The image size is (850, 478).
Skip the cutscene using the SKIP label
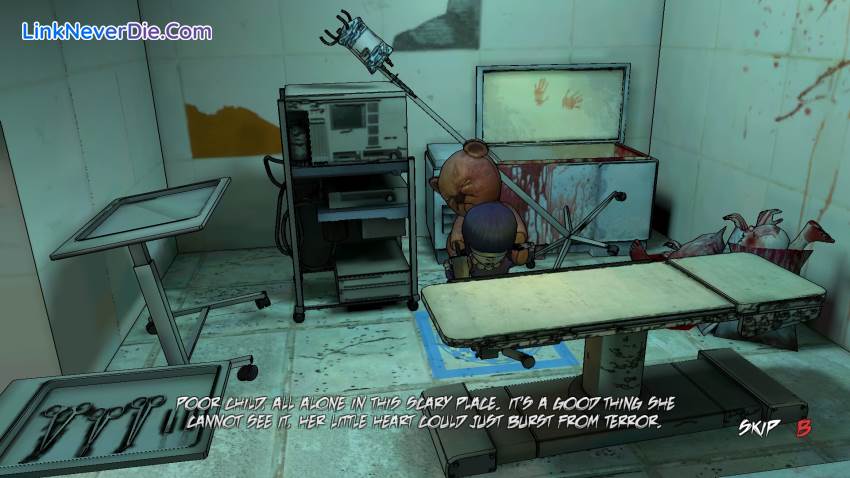tap(759, 429)
